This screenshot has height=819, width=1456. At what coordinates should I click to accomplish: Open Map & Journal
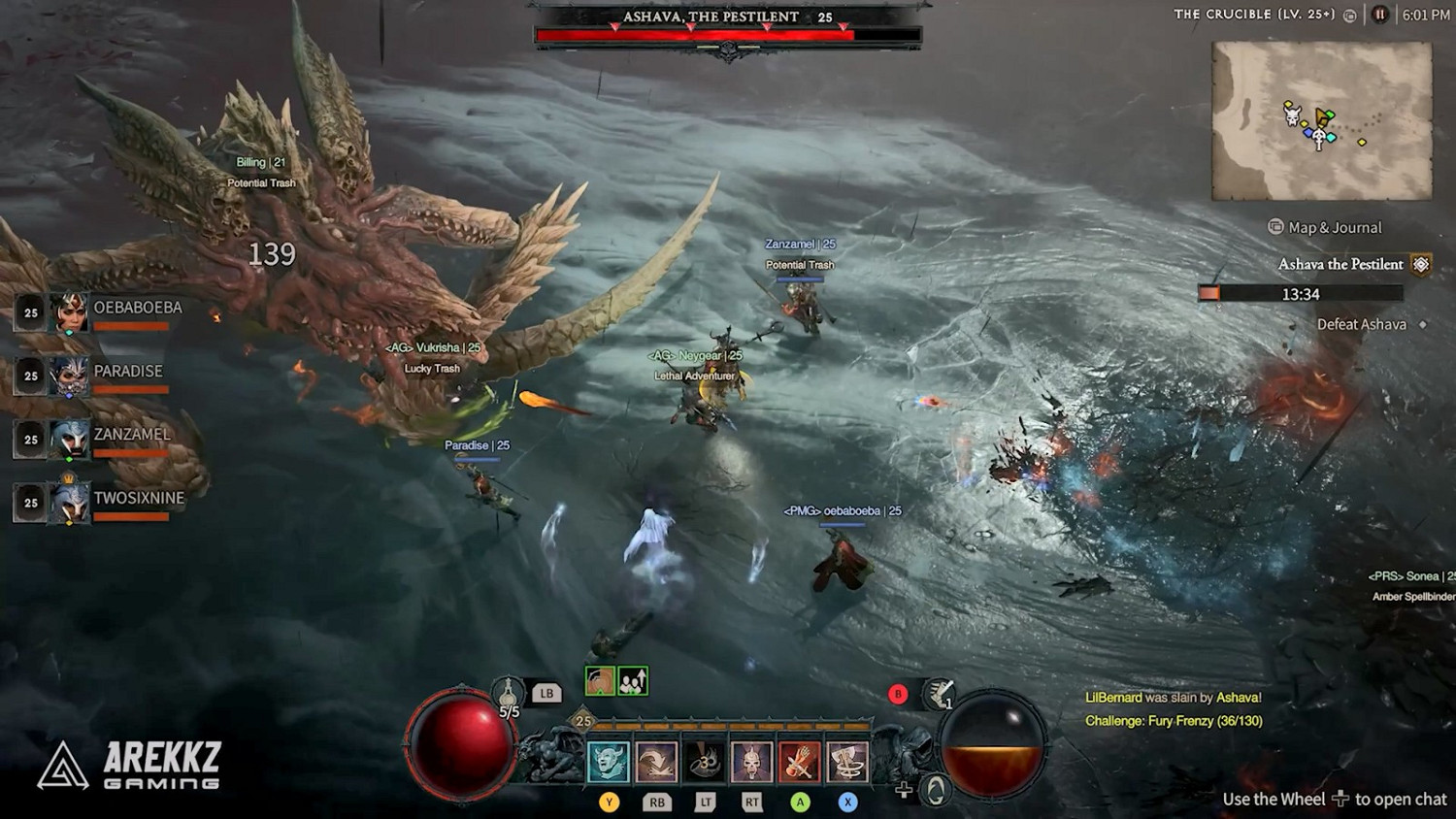1324,227
